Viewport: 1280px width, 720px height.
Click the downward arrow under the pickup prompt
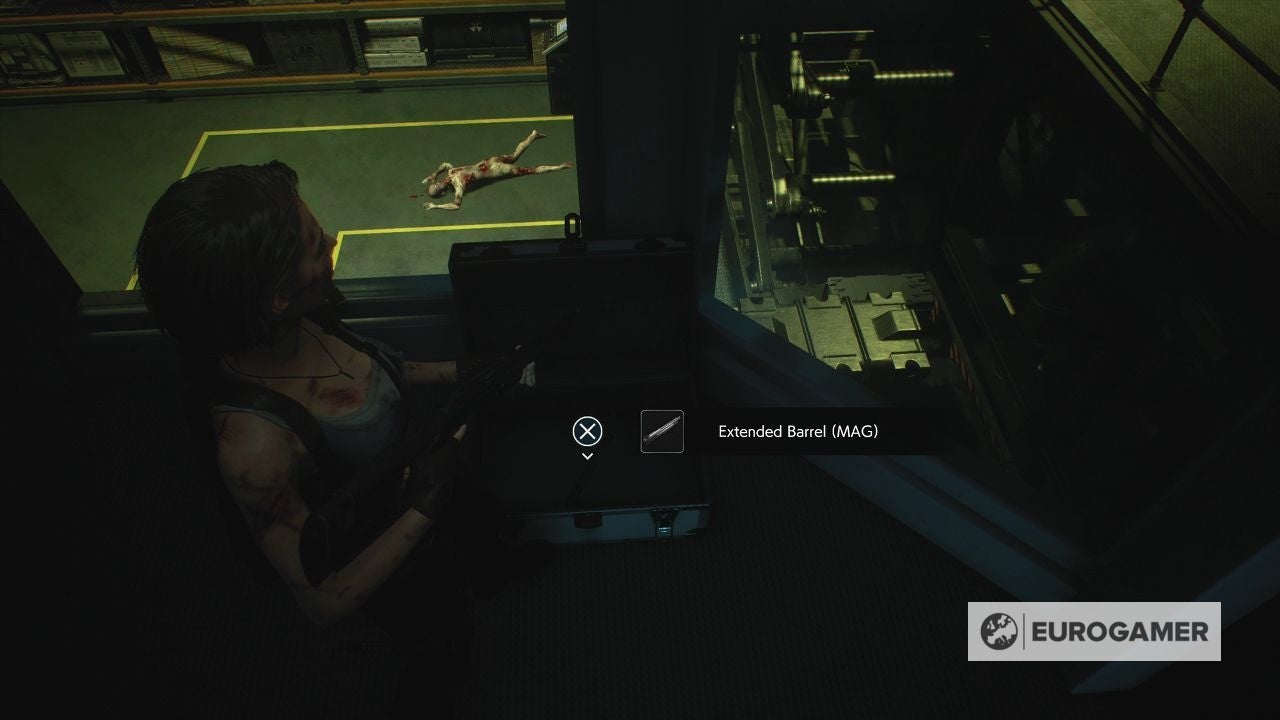click(x=586, y=455)
